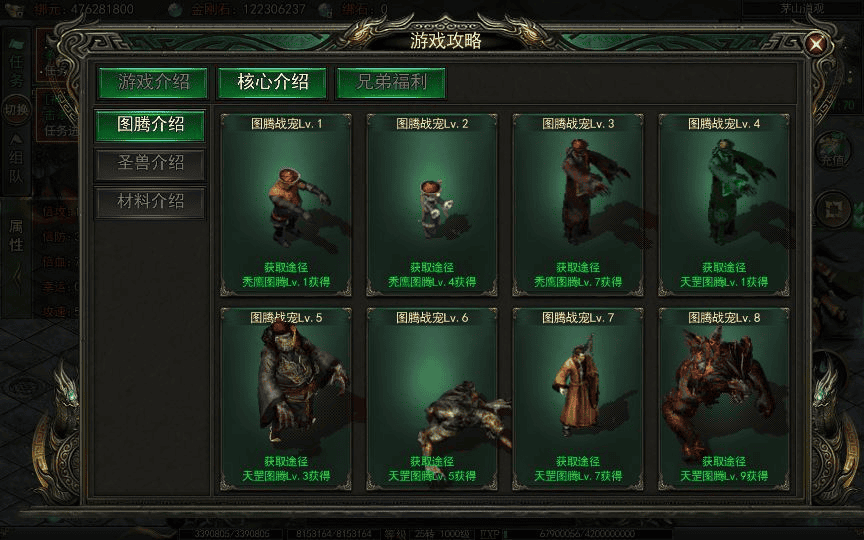Choose the 图腾介绍 side category
This screenshot has height=540, width=864.
pos(151,125)
